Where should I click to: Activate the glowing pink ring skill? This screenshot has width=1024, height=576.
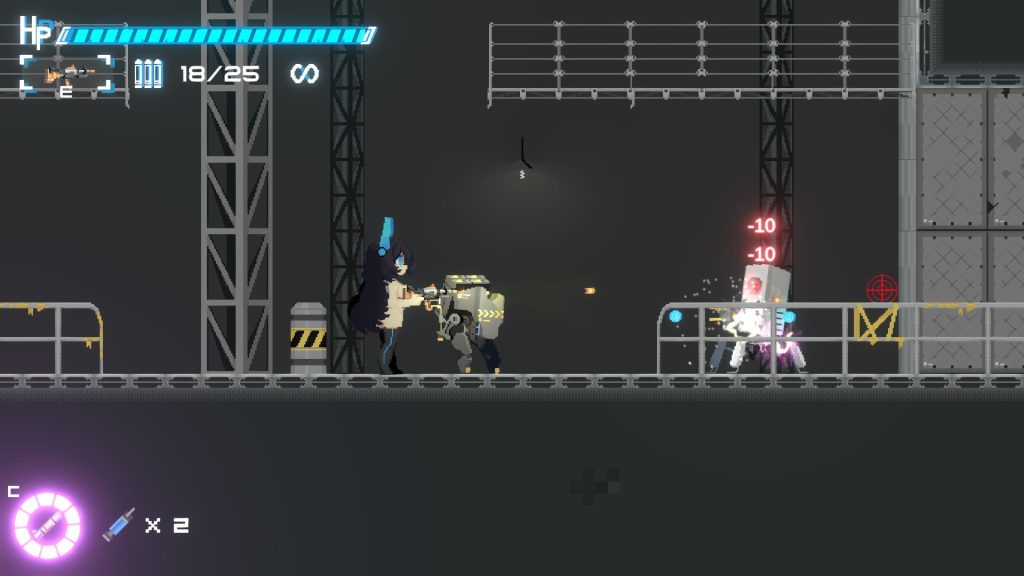click(46, 524)
